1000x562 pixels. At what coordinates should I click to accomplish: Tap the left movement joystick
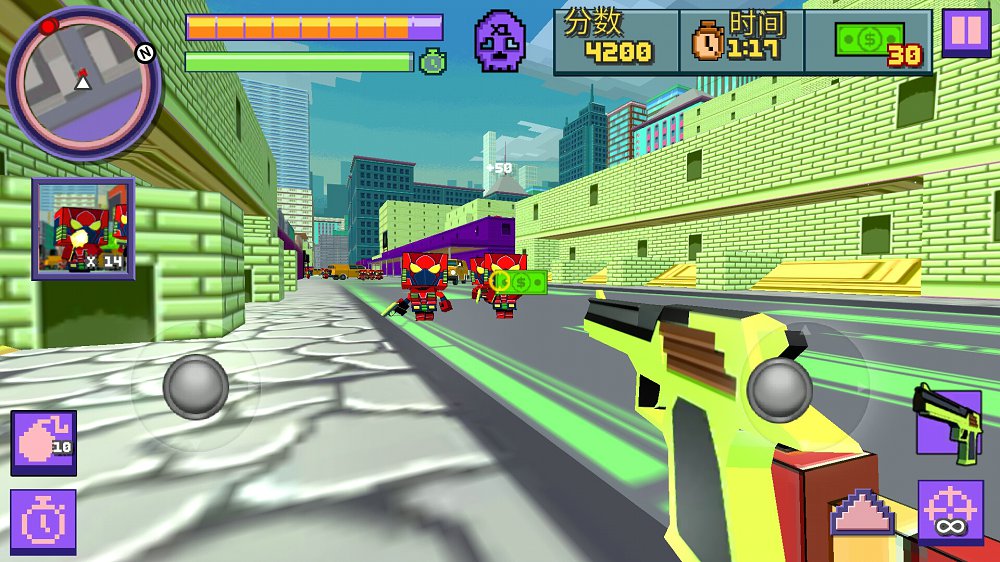point(195,386)
